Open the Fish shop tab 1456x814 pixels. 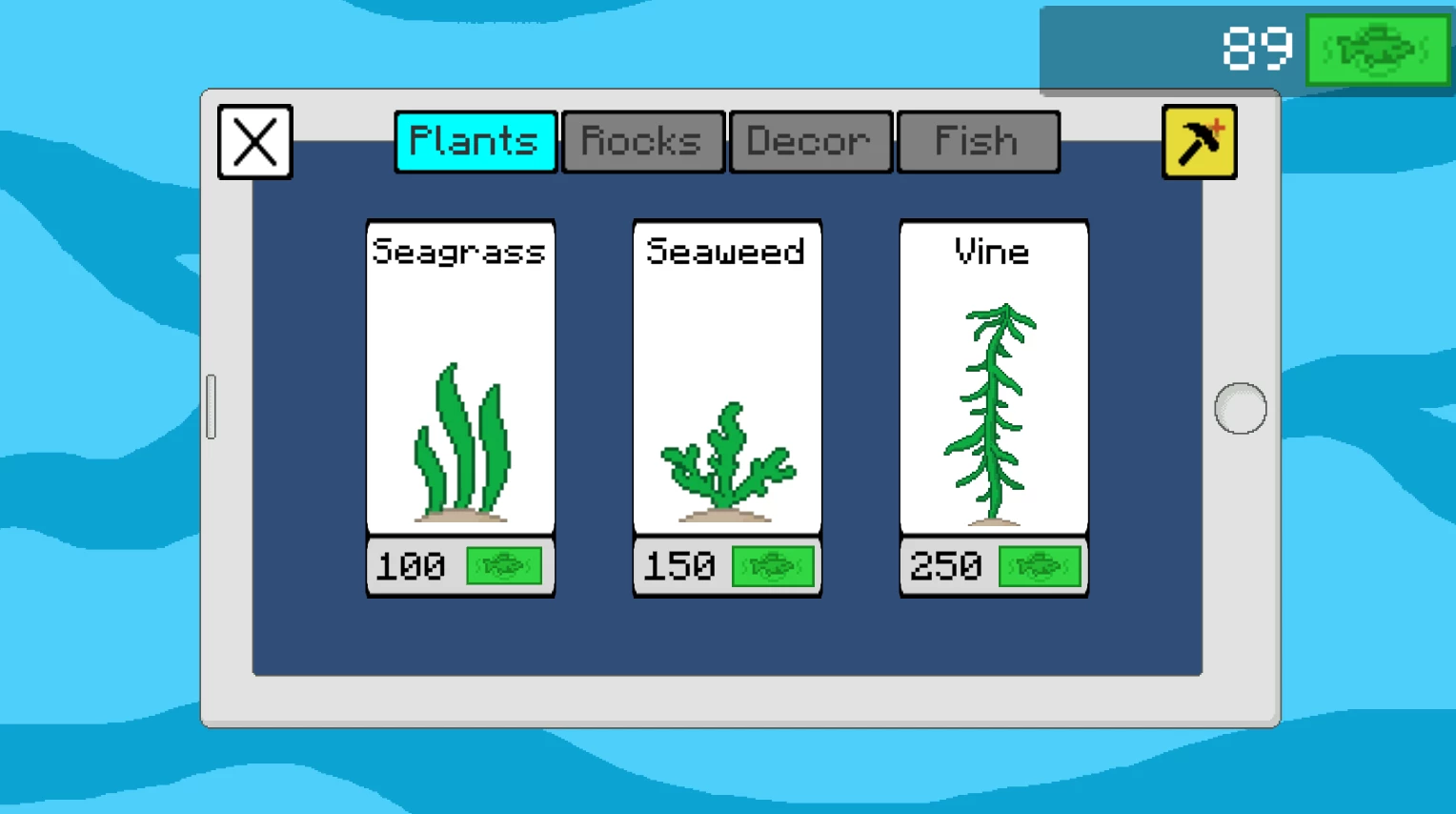coord(979,141)
